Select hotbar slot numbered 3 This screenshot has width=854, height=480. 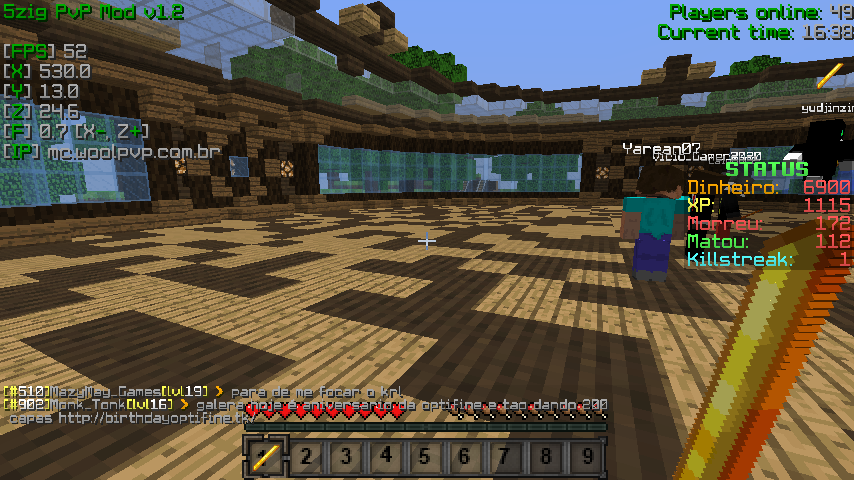345,458
